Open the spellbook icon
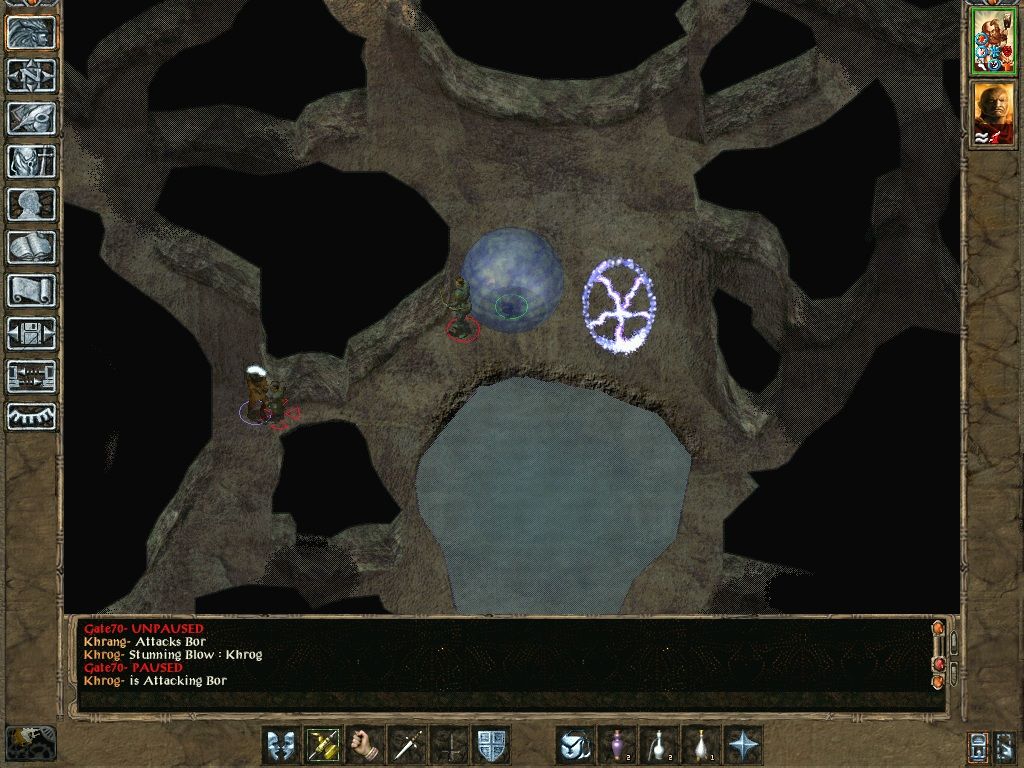1024x768 pixels. (32, 247)
